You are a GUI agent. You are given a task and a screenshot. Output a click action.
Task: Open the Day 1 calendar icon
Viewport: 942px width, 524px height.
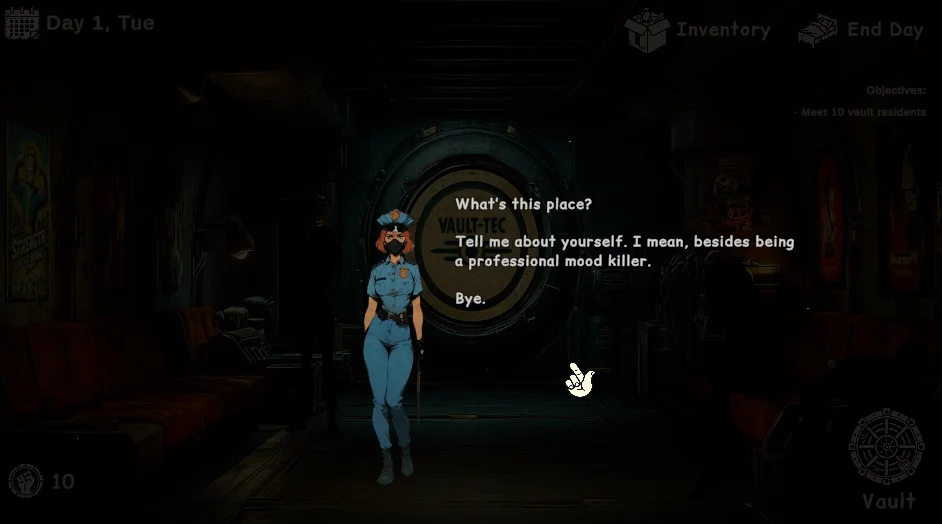(22, 23)
